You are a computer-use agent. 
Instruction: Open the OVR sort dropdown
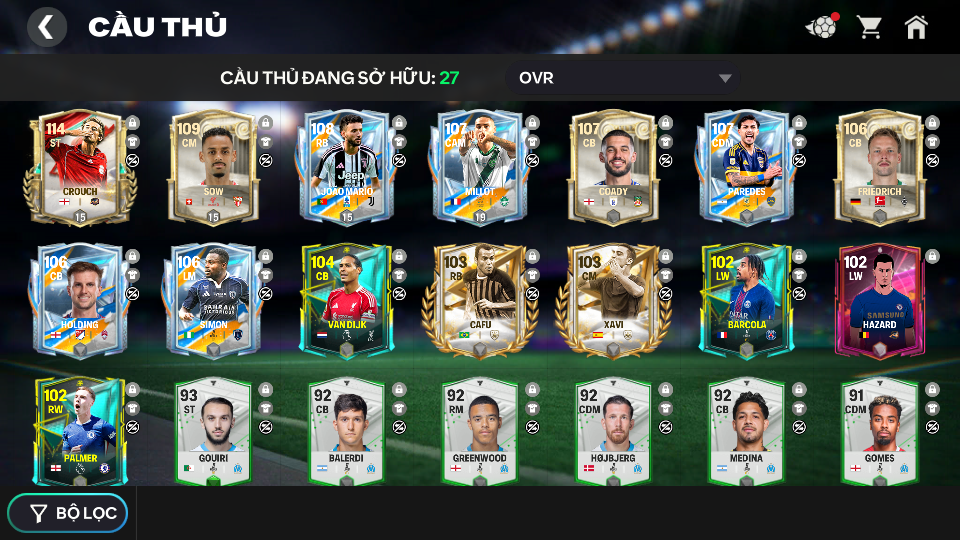point(624,78)
